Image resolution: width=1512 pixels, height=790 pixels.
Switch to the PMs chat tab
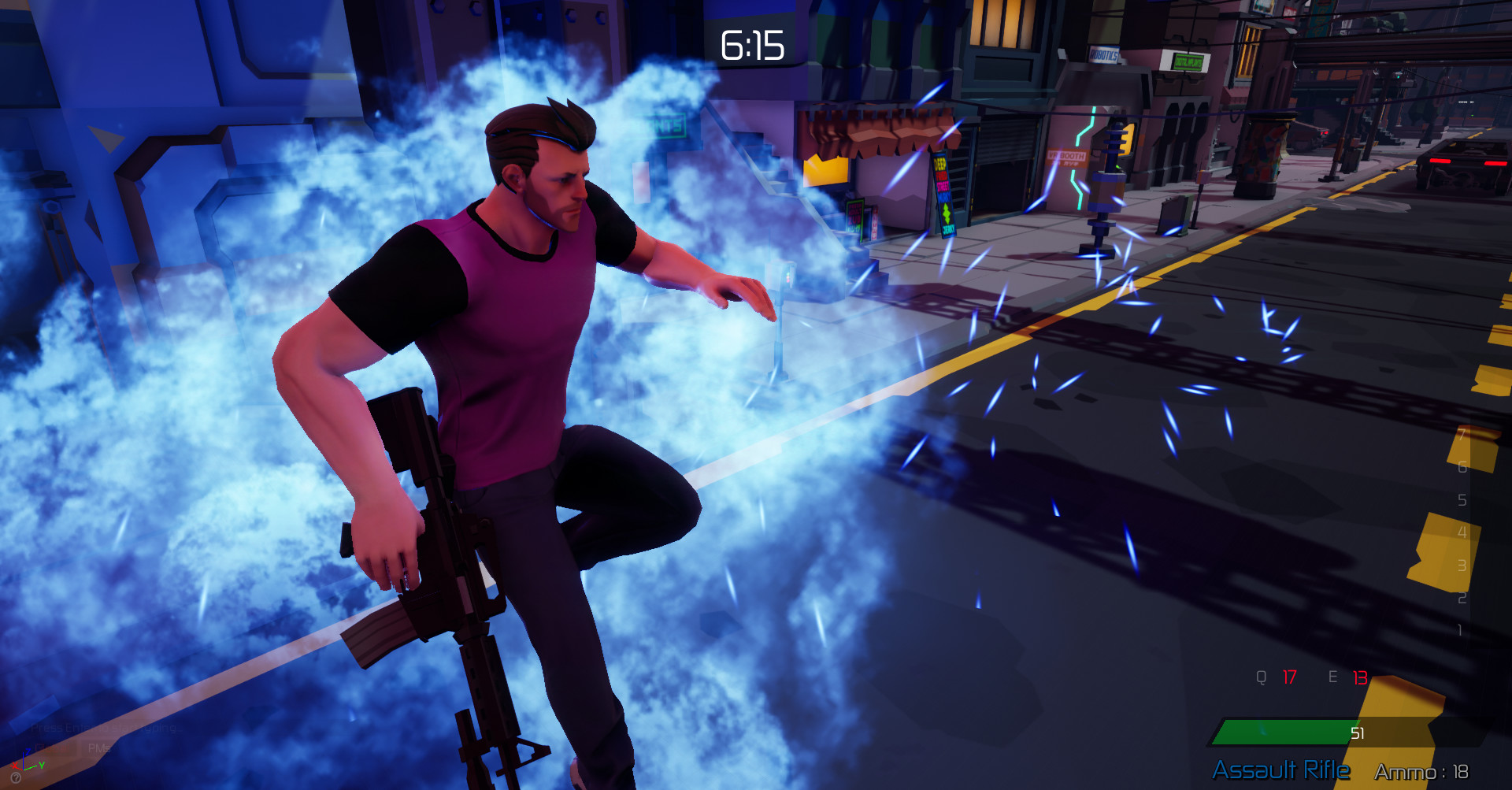[x=98, y=748]
